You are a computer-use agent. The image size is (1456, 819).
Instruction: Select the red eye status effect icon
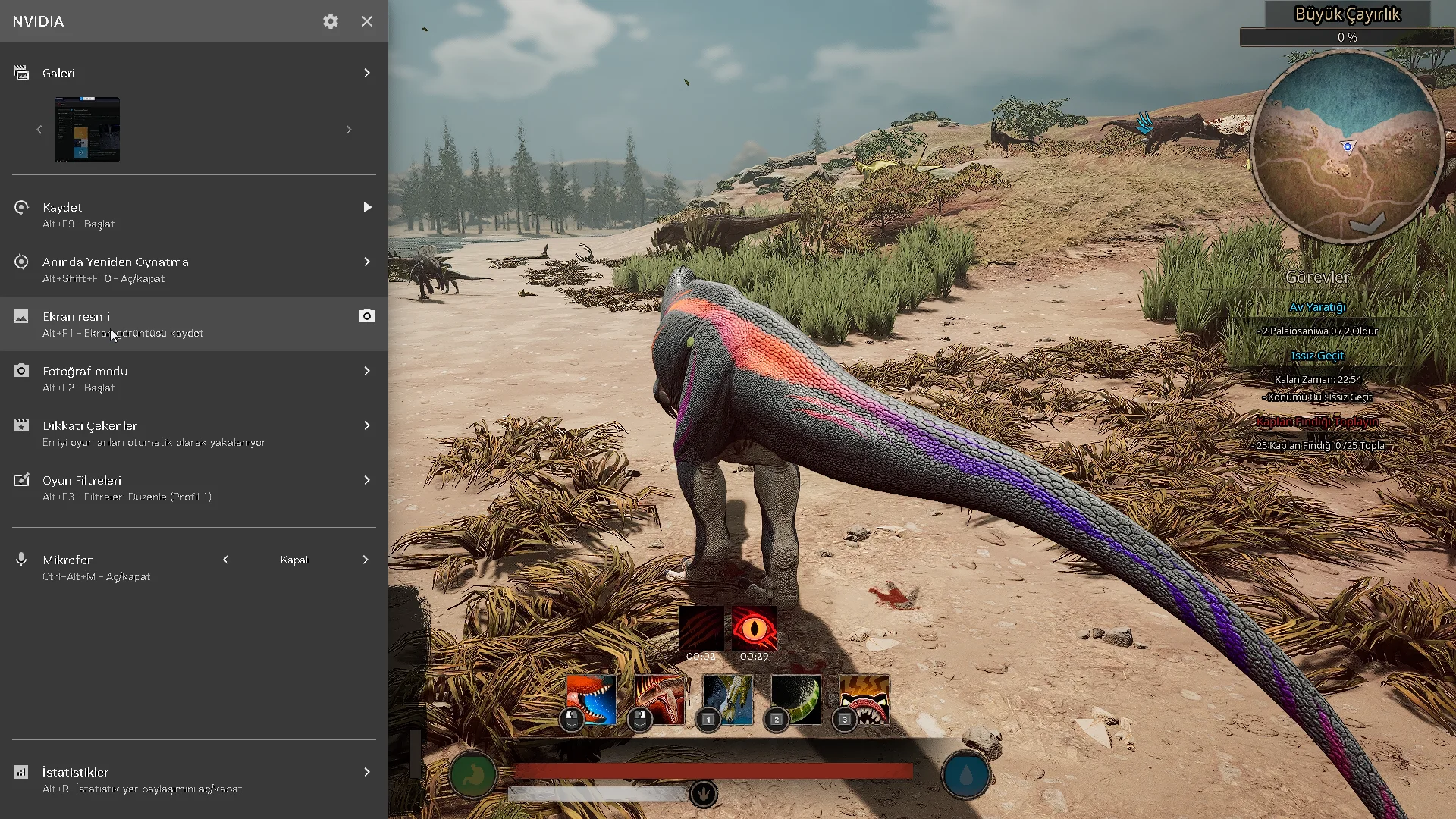point(754,628)
